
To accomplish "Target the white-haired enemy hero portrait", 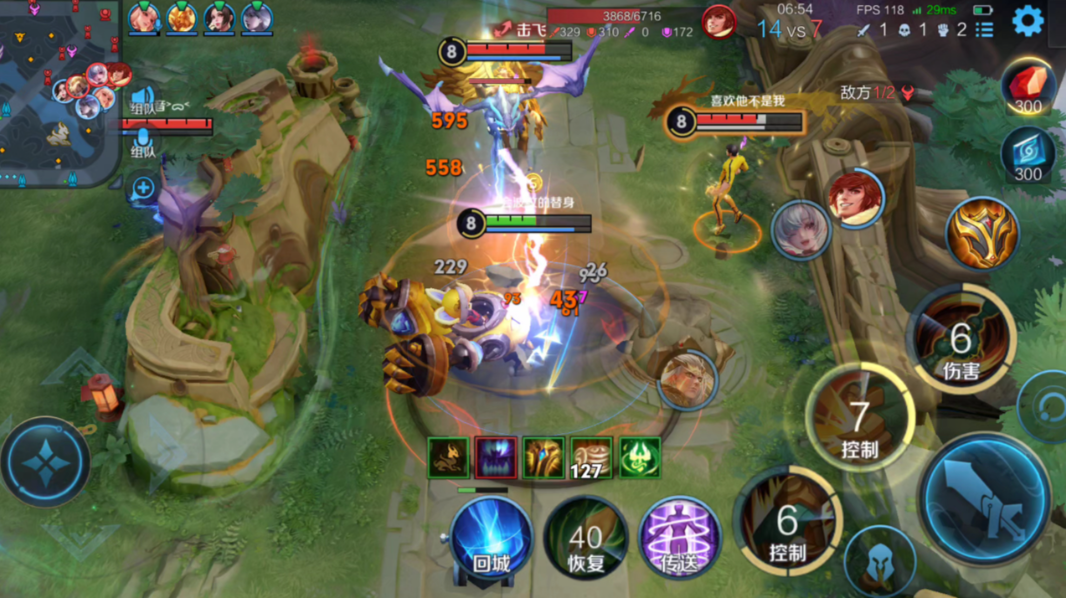I will tap(801, 230).
